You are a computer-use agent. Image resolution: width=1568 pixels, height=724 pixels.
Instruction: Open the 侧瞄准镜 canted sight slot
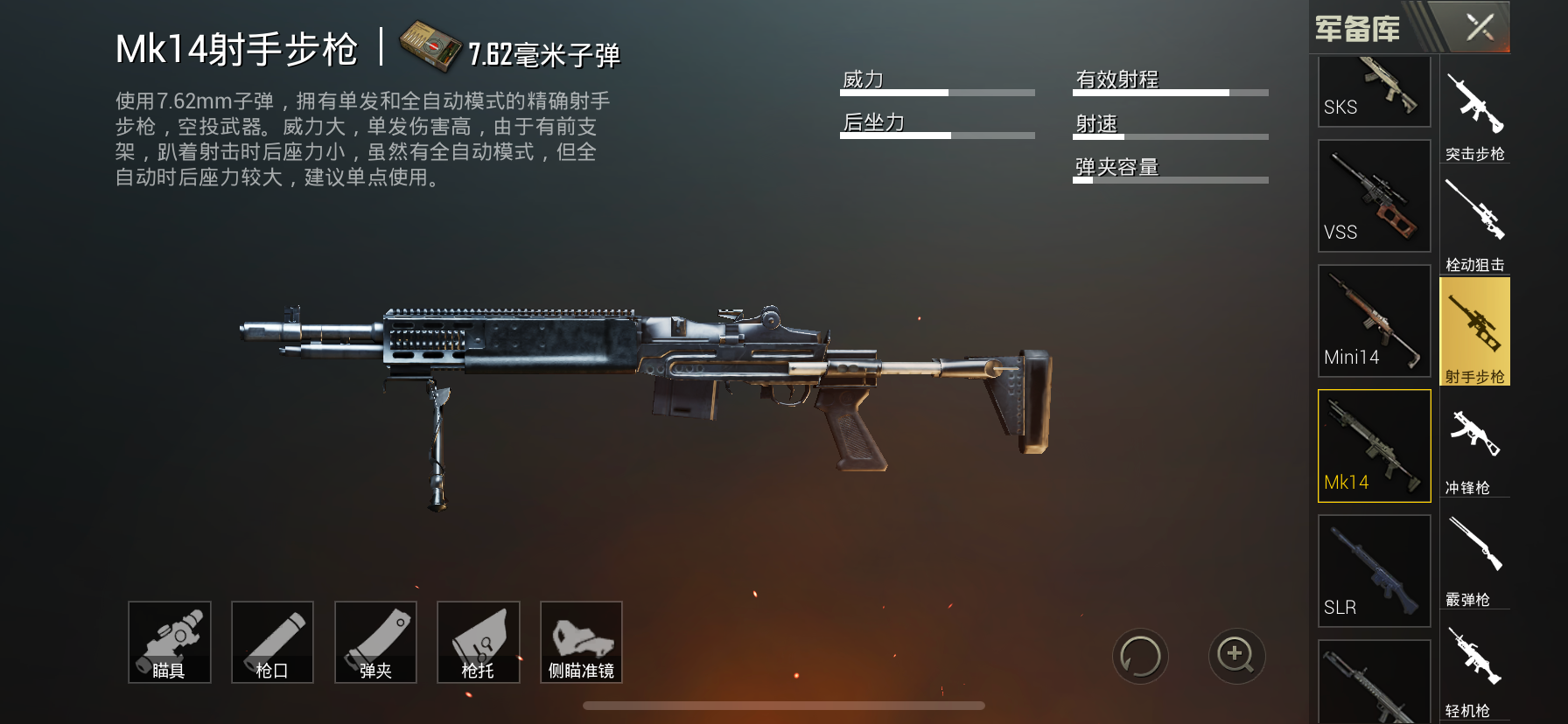[x=581, y=642]
